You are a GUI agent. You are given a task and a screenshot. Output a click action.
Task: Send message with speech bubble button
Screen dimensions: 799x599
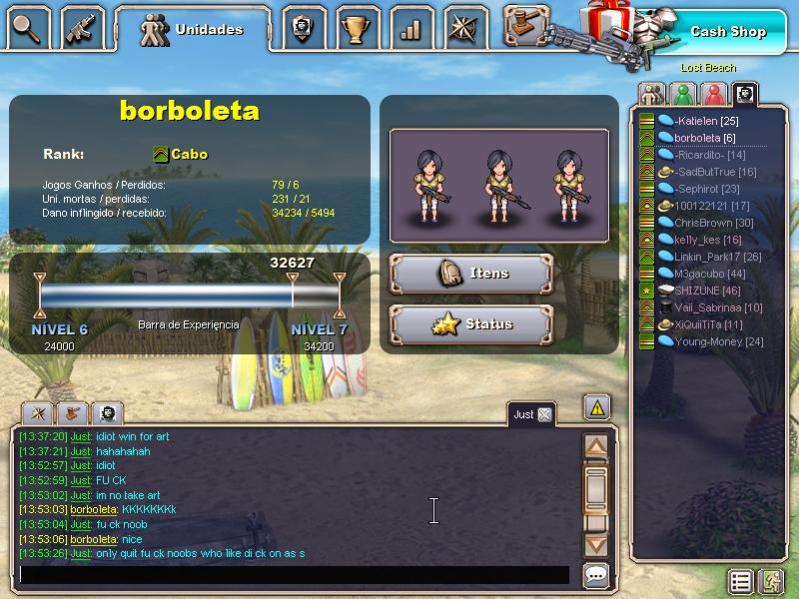coord(596,575)
